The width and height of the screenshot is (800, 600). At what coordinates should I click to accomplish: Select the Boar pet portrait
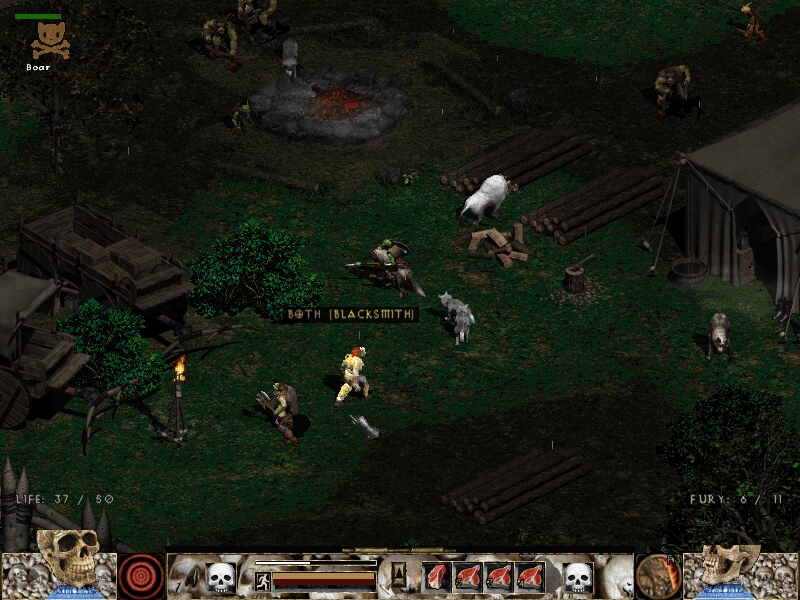(50, 41)
